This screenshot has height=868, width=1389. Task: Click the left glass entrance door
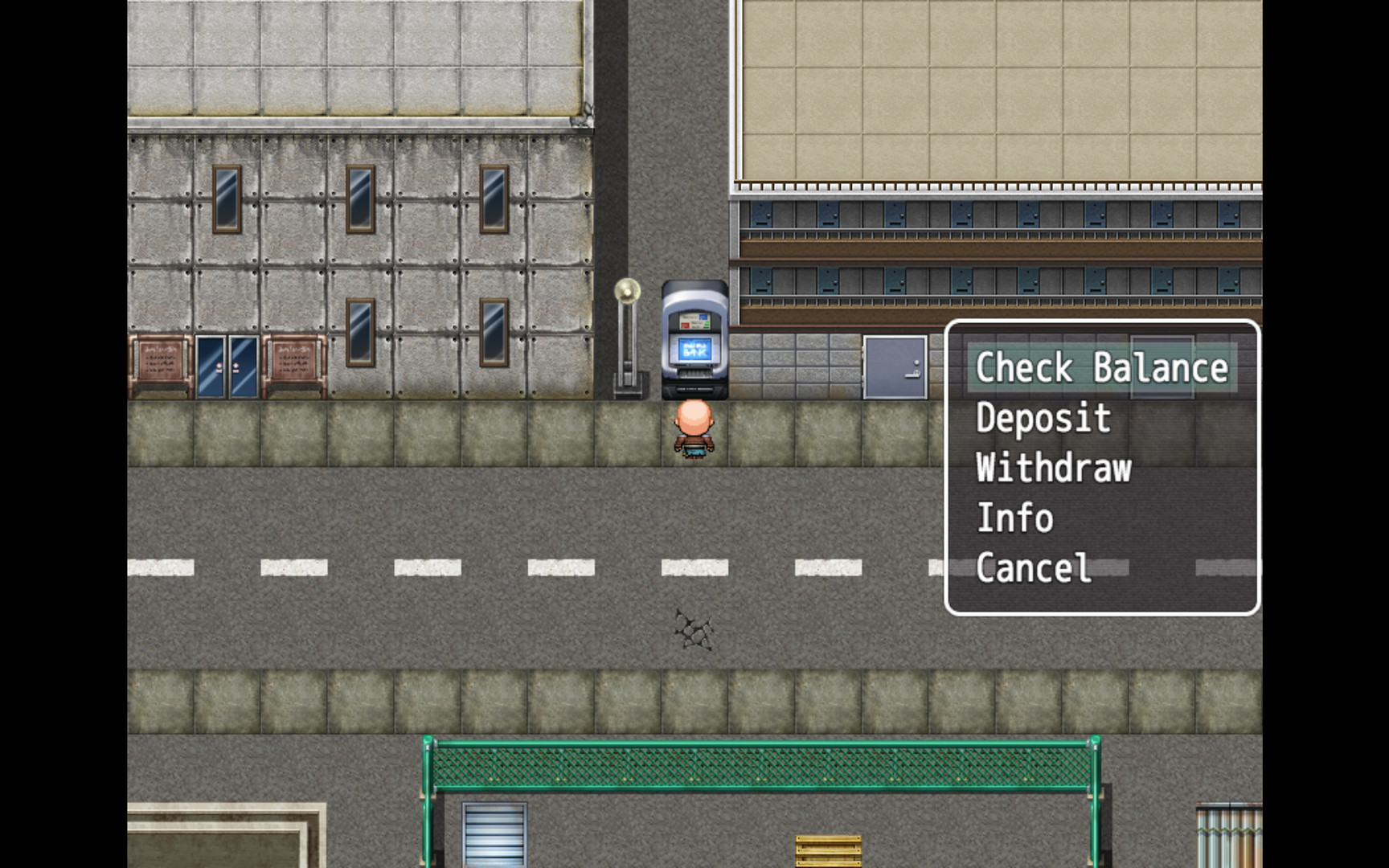pos(211,366)
